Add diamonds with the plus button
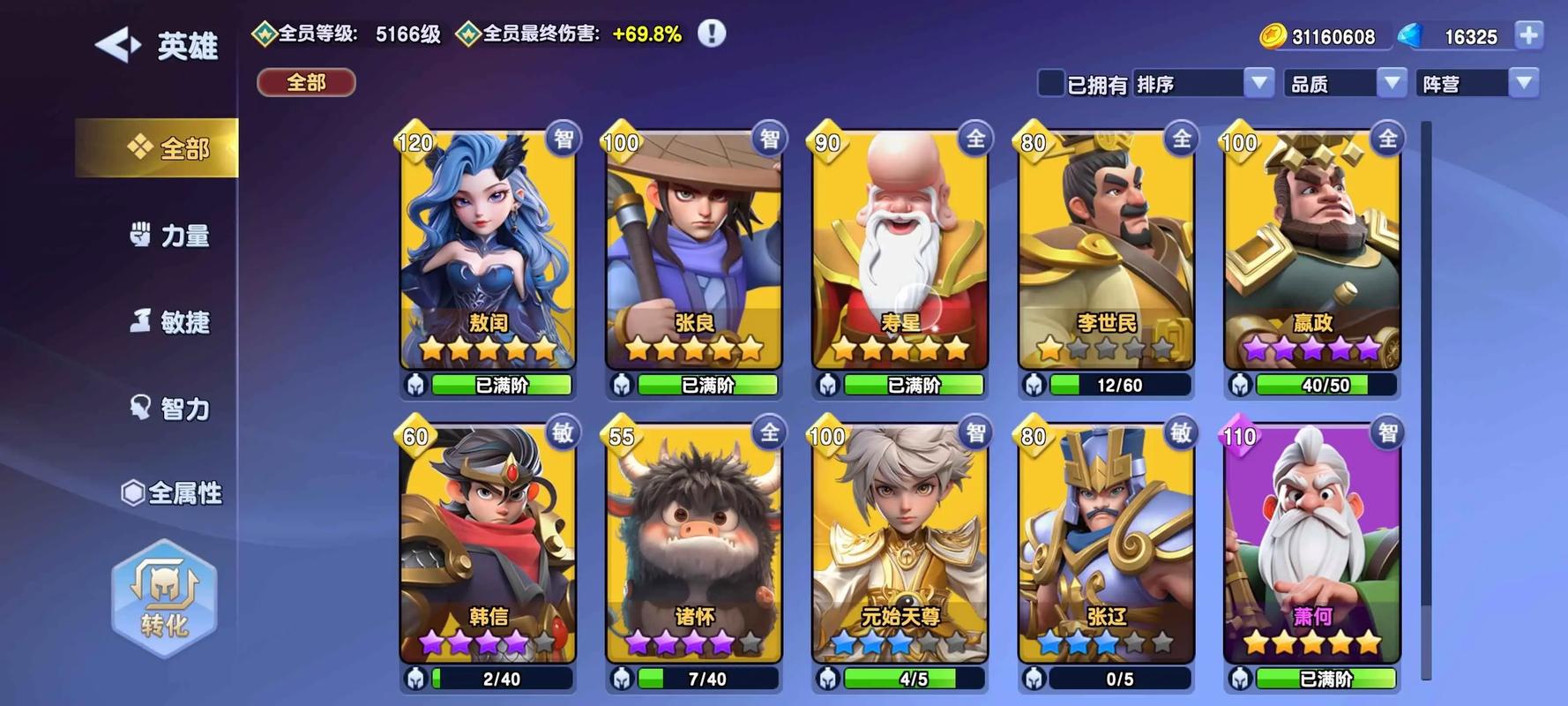The height and width of the screenshot is (706, 1568). (x=1529, y=35)
